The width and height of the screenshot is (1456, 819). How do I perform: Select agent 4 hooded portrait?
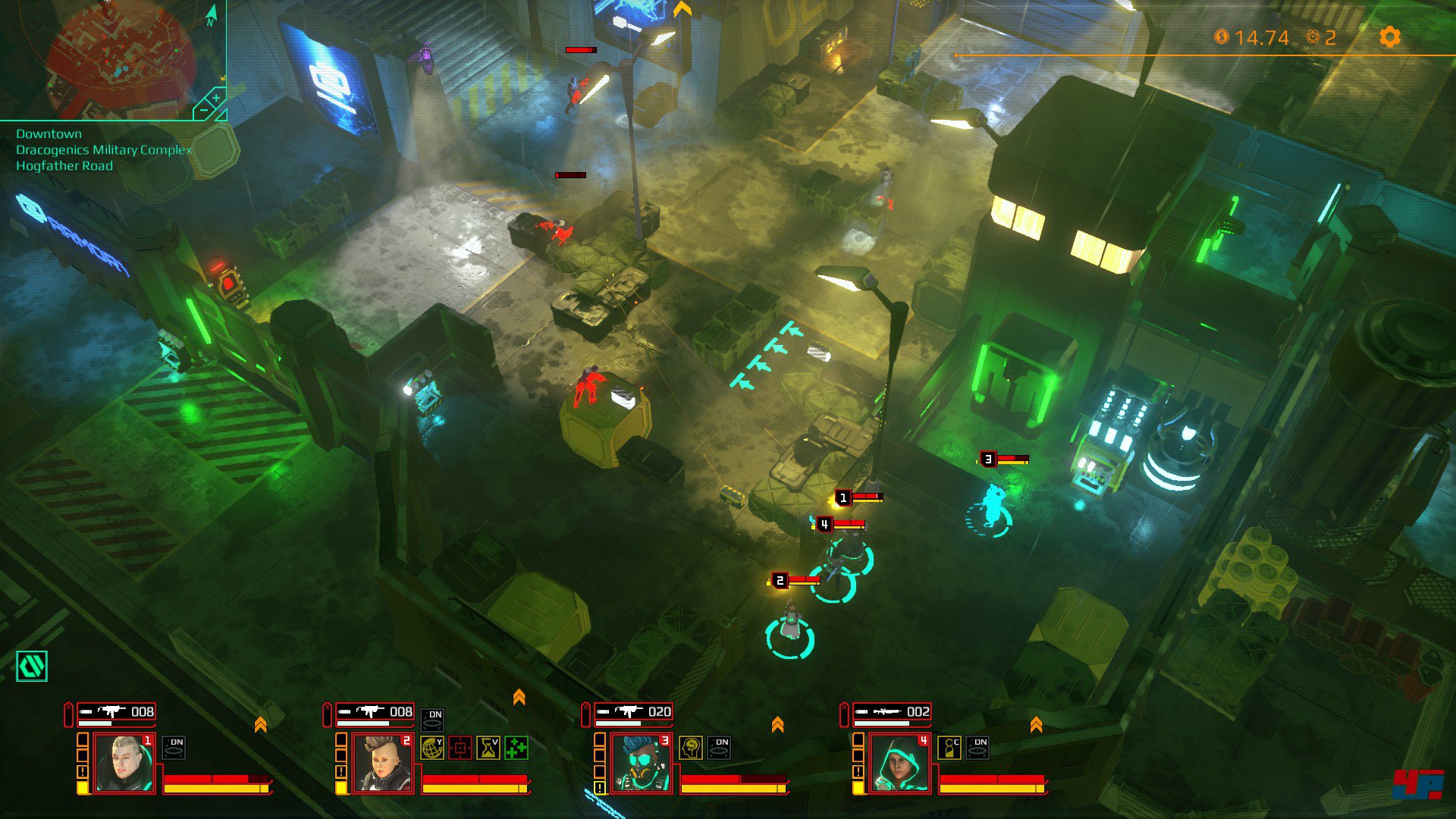(899, 764)
